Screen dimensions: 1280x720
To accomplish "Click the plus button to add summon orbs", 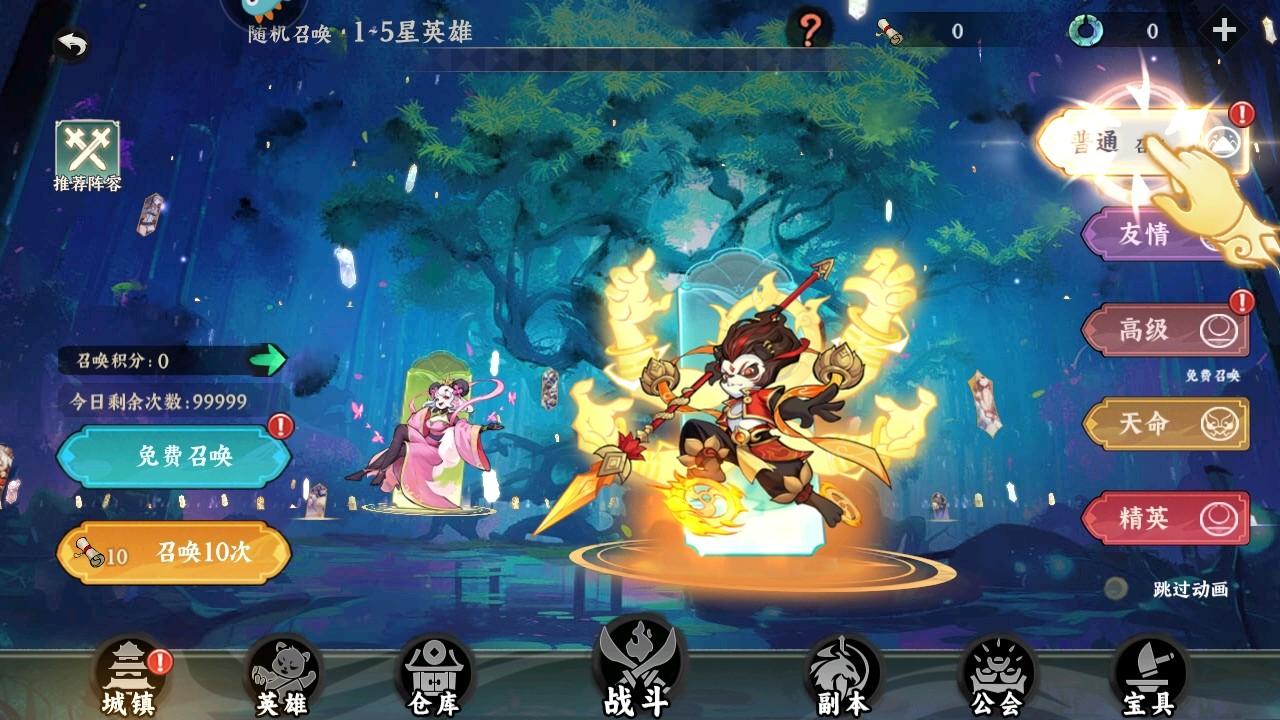I will [1224, 28].
